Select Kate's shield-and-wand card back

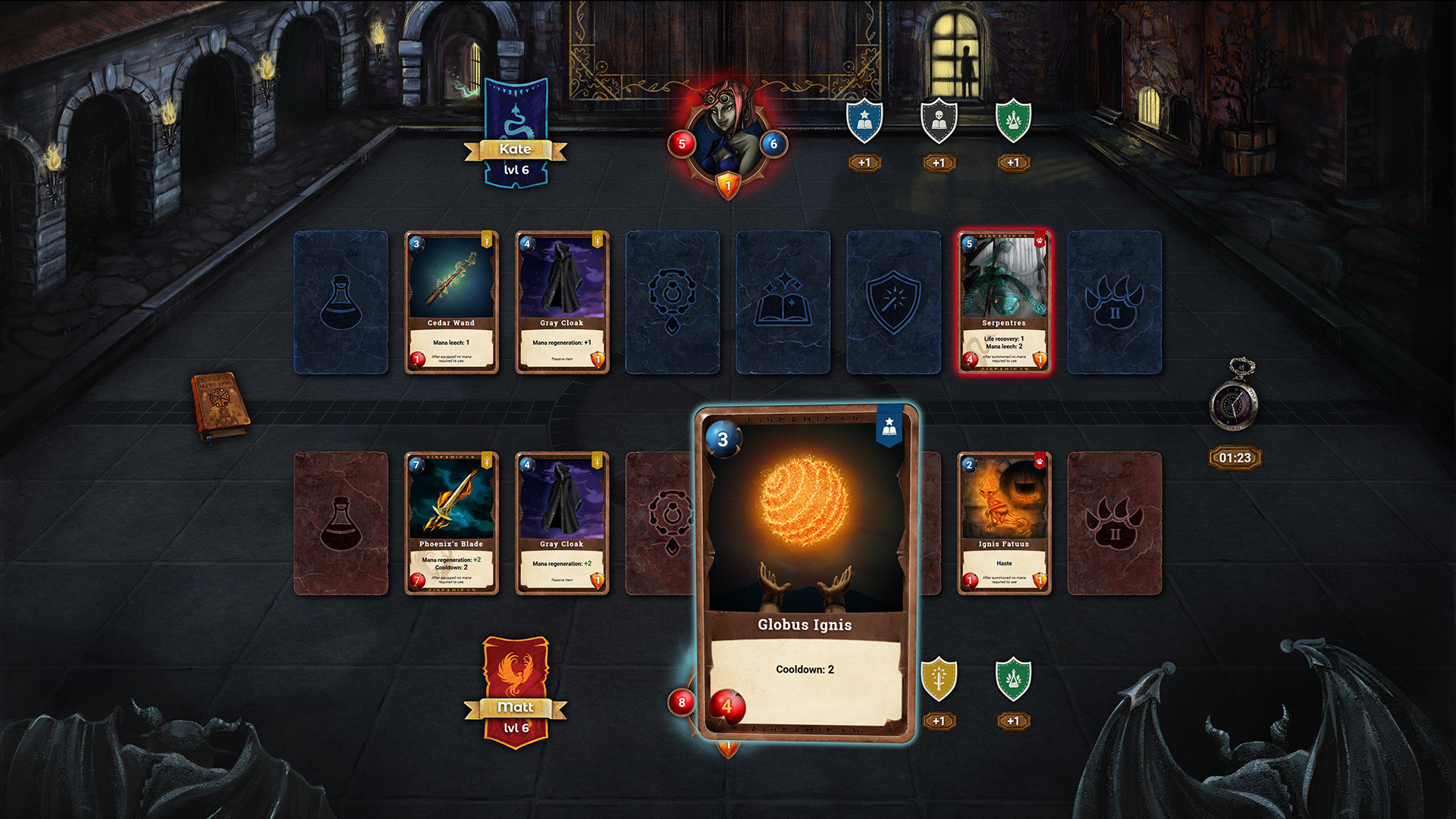(x=893, y=301)
